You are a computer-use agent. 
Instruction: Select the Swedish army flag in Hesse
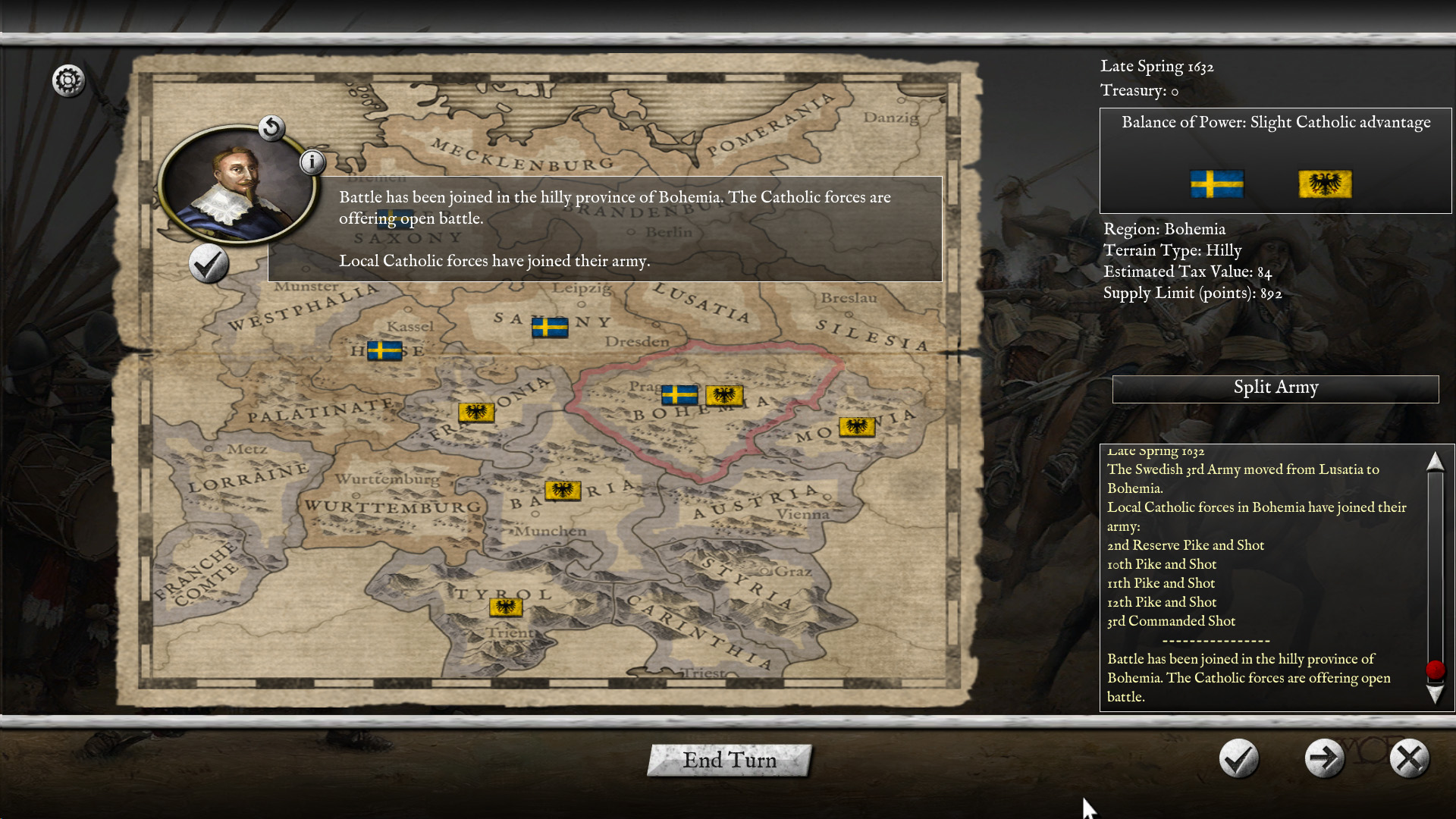click(384, 351)
